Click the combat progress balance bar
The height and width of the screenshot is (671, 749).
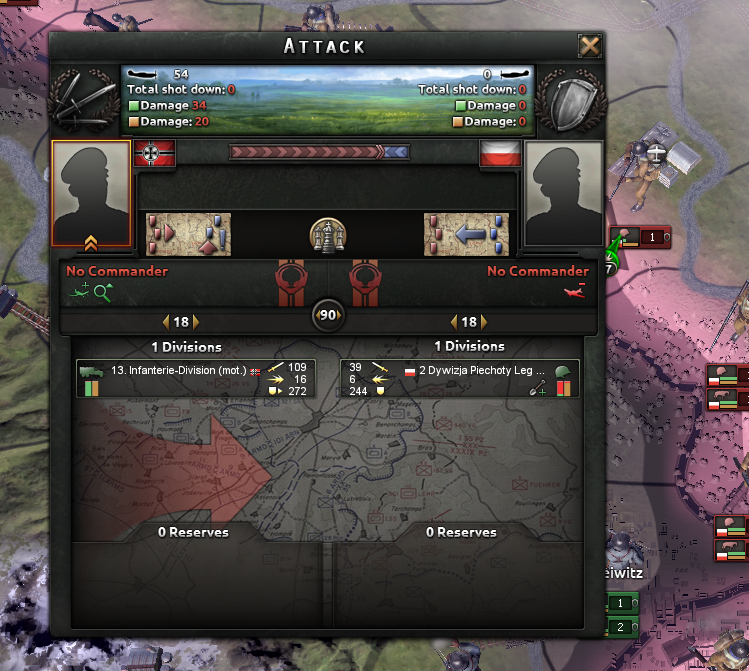pos(319,153)
